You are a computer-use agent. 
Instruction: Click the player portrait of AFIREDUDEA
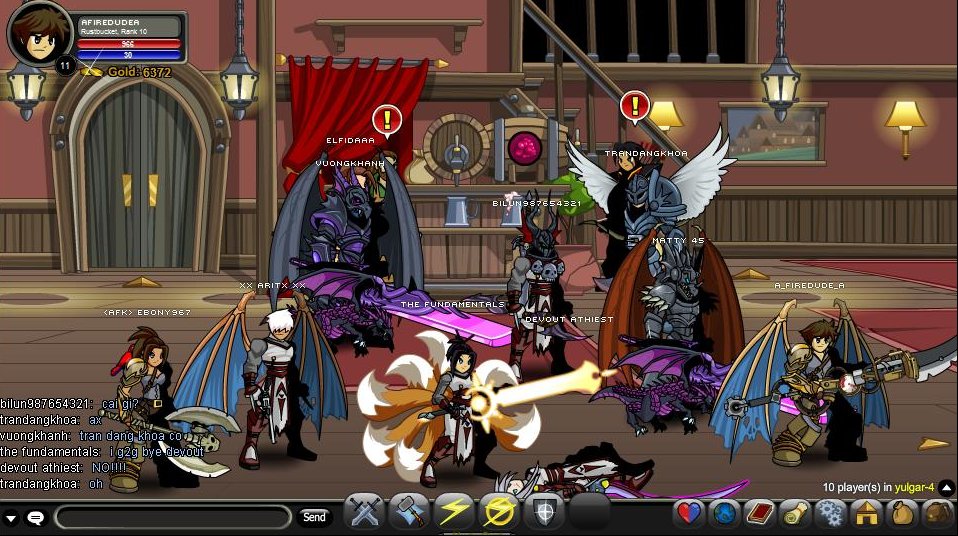40,36
